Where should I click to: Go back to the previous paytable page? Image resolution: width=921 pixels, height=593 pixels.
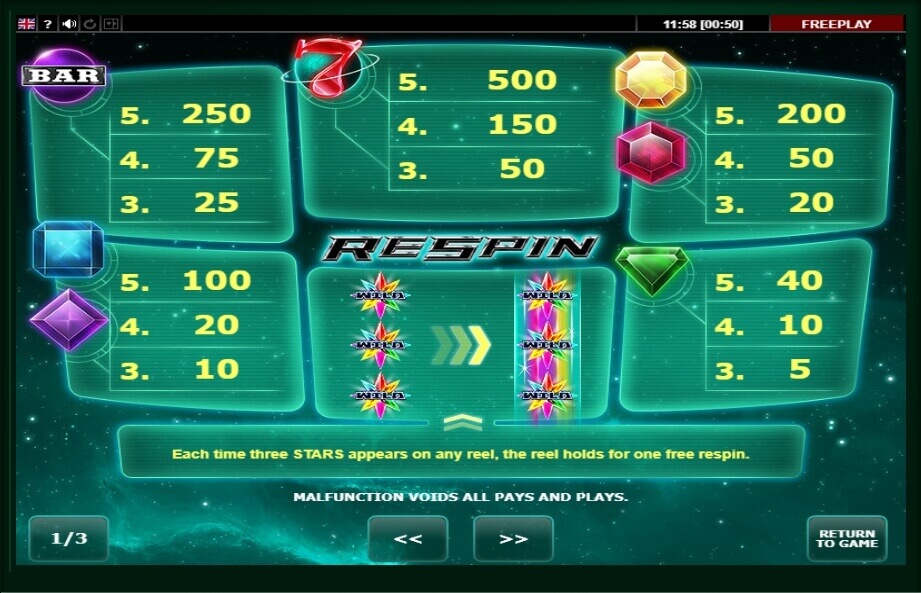[407, 538]
